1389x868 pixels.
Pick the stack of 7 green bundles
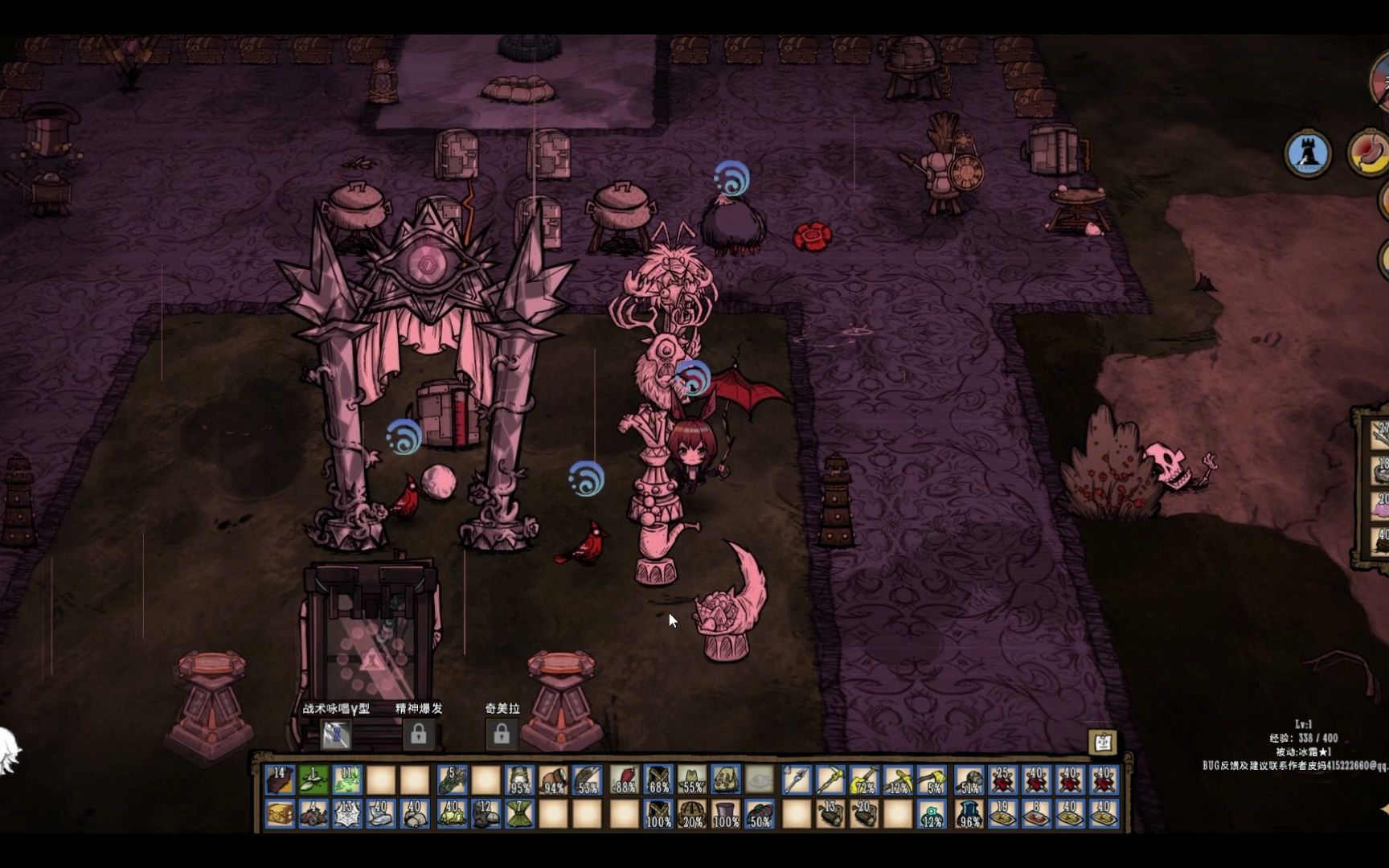pos(519,814)
